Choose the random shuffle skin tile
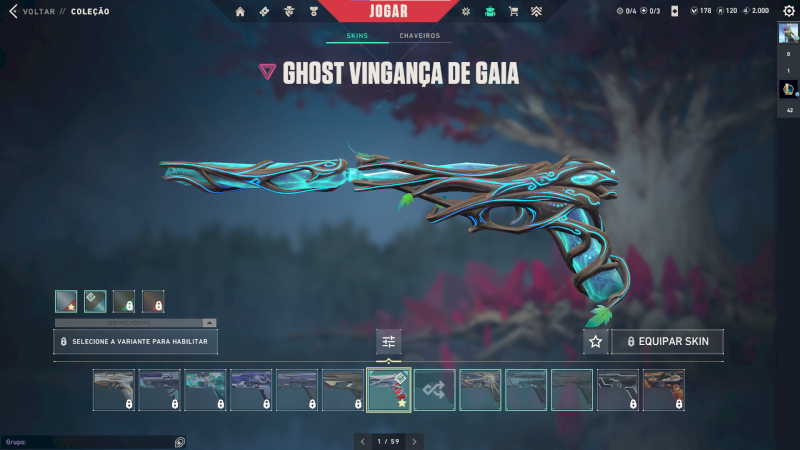 click(435, 389)
